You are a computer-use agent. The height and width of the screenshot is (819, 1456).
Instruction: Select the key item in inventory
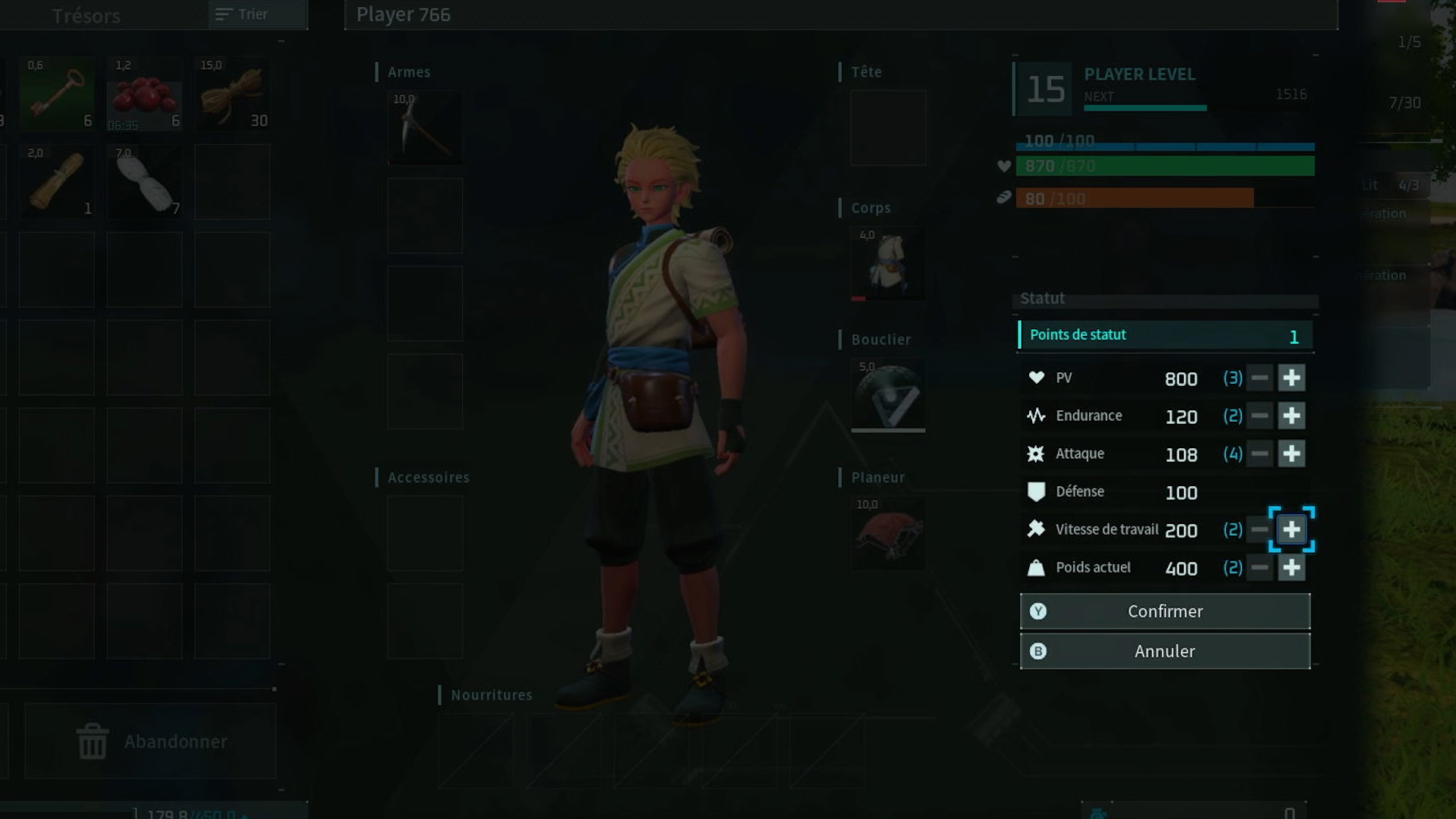(x=57, y=94)
